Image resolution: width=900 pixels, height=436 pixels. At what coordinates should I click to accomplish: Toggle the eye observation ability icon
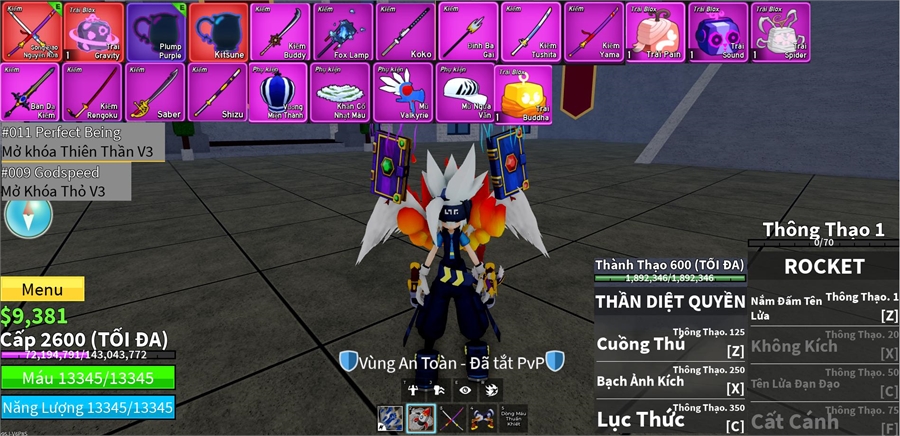(x=463, y=390)
